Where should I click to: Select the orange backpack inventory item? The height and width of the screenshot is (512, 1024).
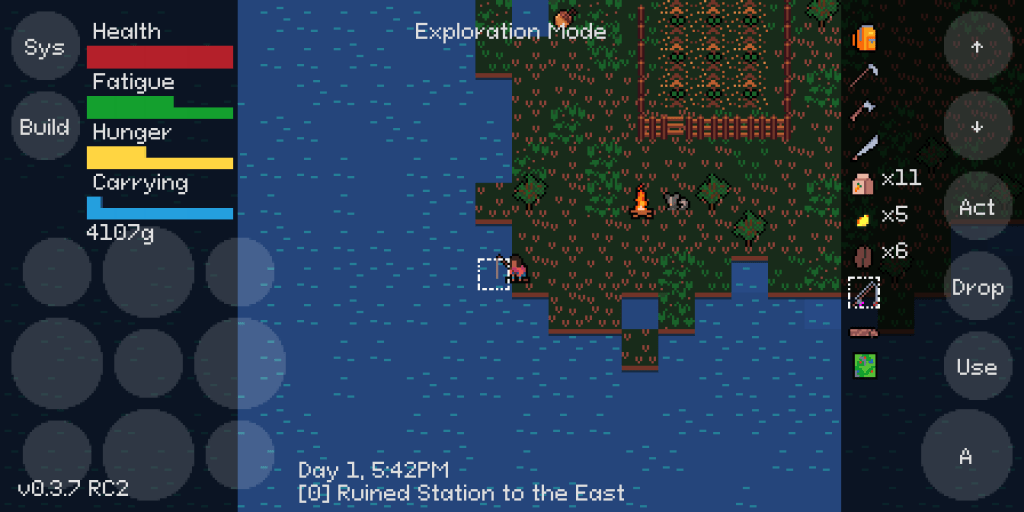(x=864, y=38)
